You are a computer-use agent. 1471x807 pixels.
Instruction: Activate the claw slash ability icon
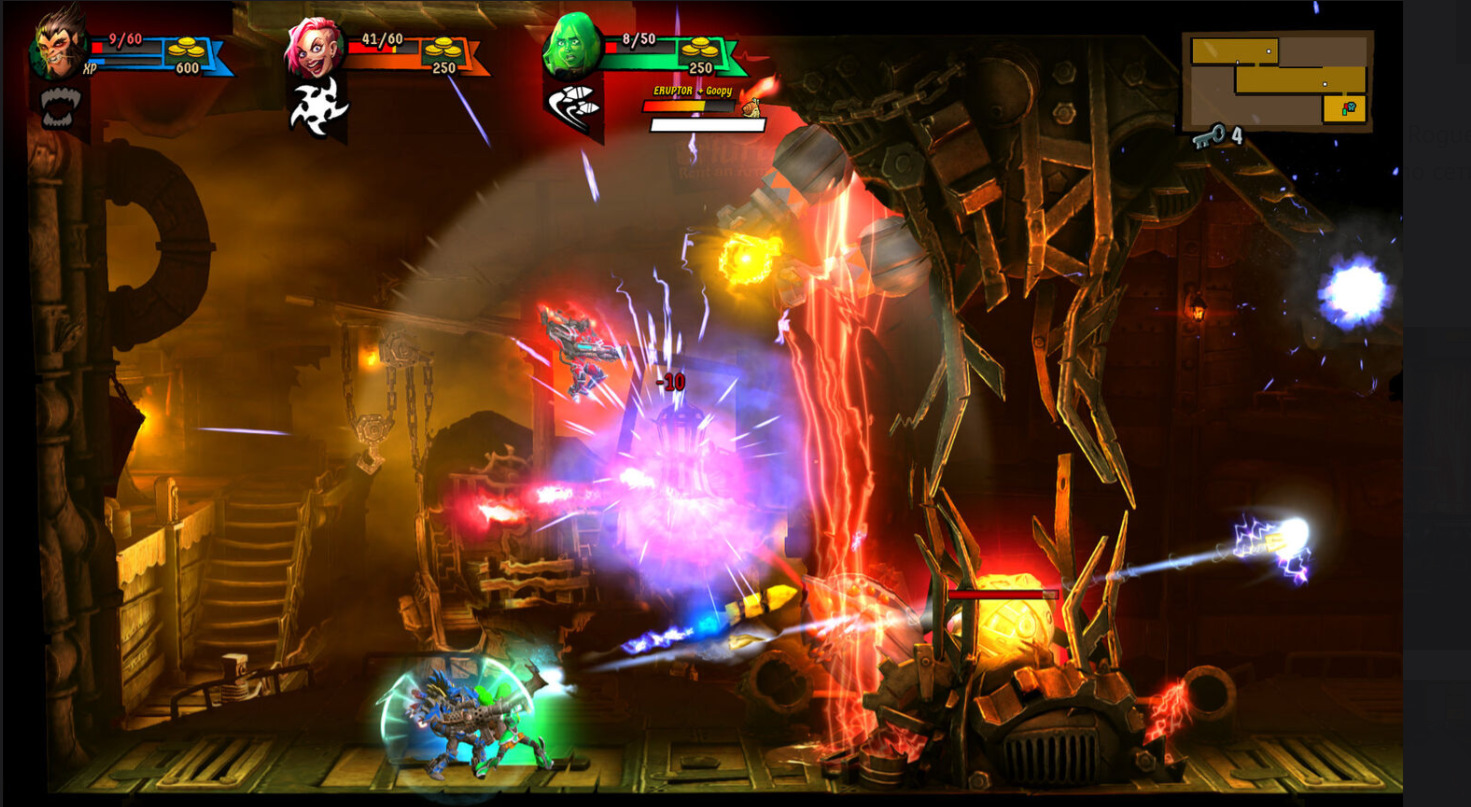(x=573, y=105)
